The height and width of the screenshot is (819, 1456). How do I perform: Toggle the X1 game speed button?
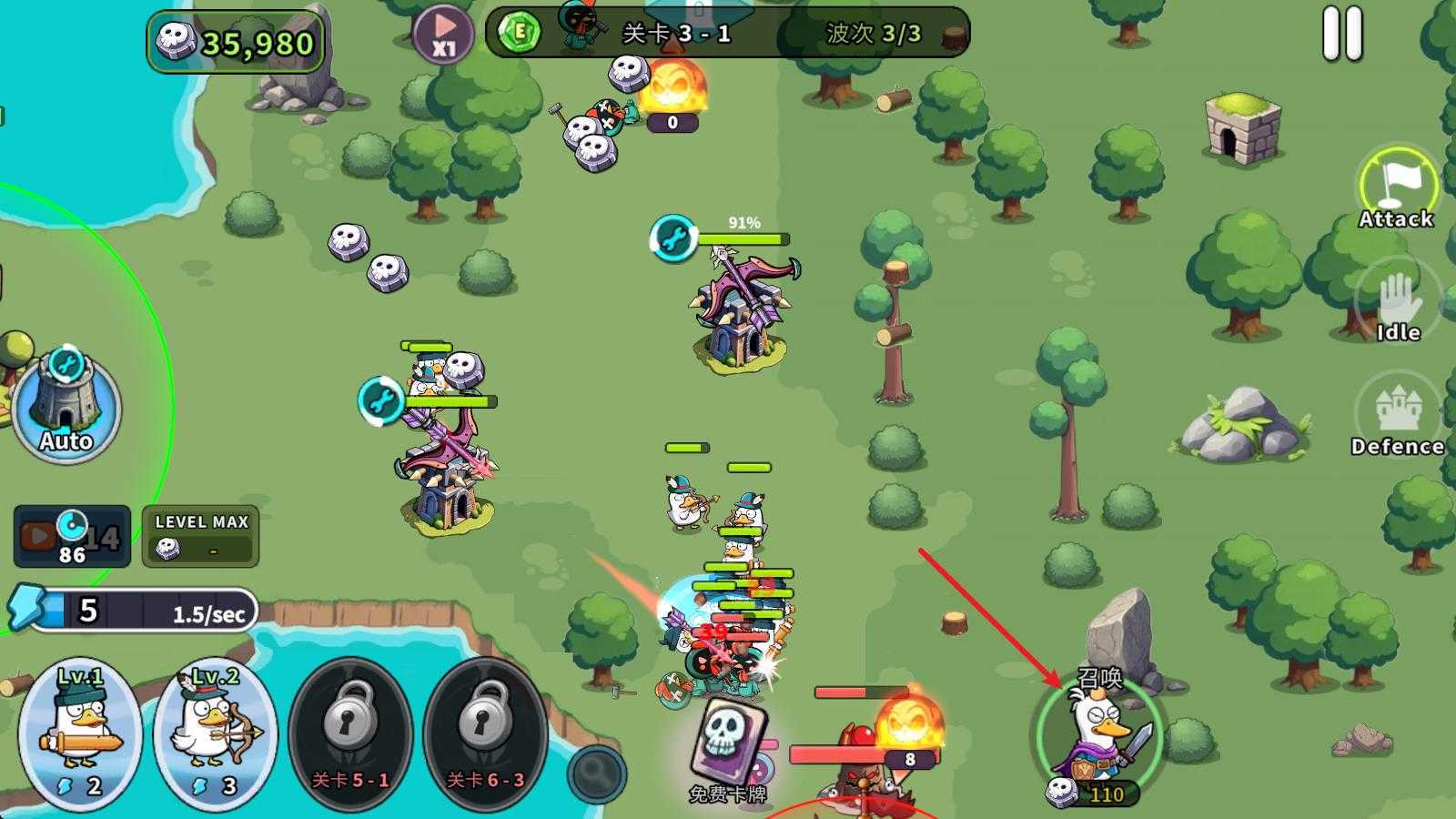pos(443,35)
